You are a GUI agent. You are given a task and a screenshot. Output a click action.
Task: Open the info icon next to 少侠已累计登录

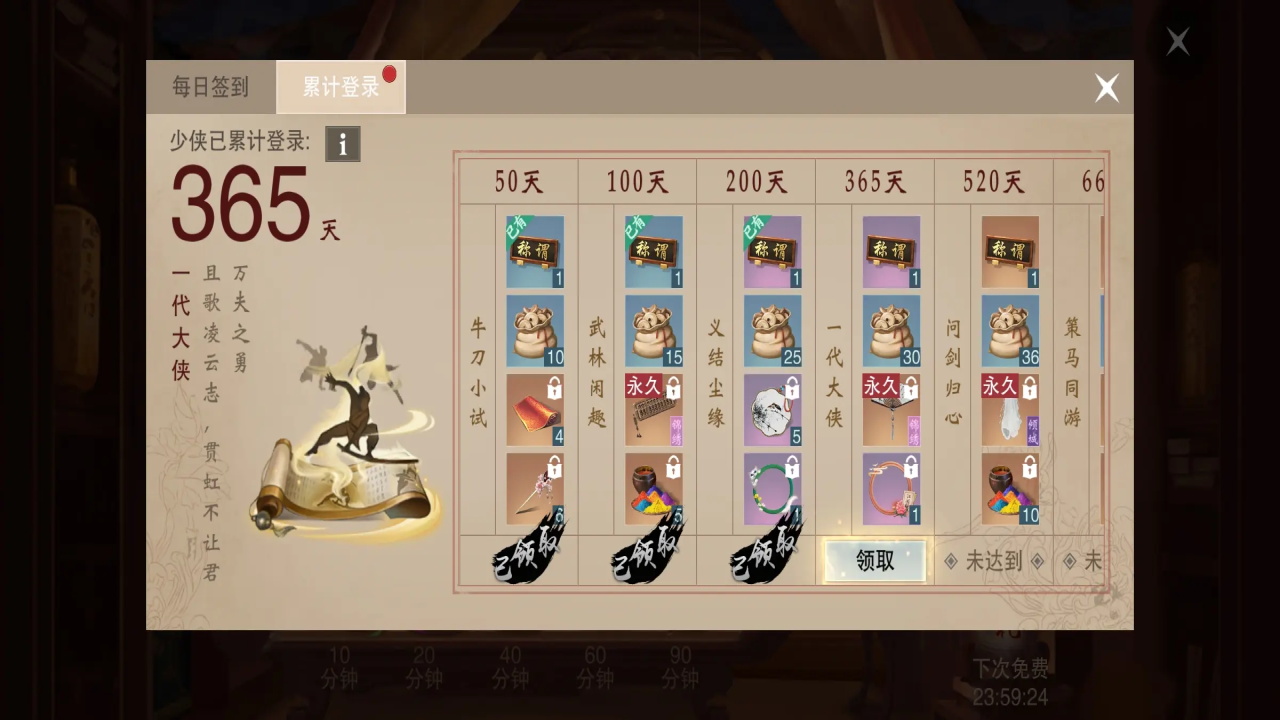[x=342, y=145]
